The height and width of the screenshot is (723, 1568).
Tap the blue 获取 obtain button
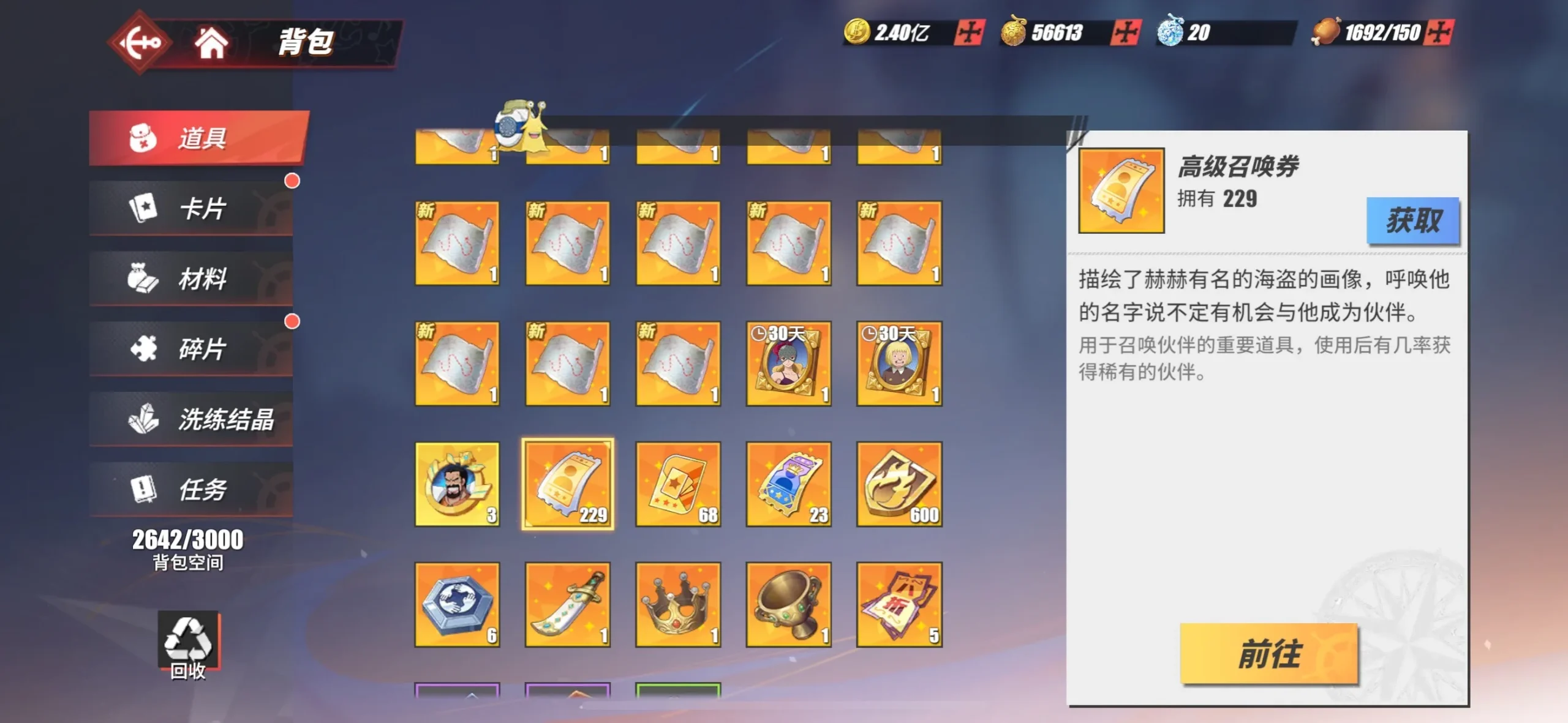[x=1412, y=220]
